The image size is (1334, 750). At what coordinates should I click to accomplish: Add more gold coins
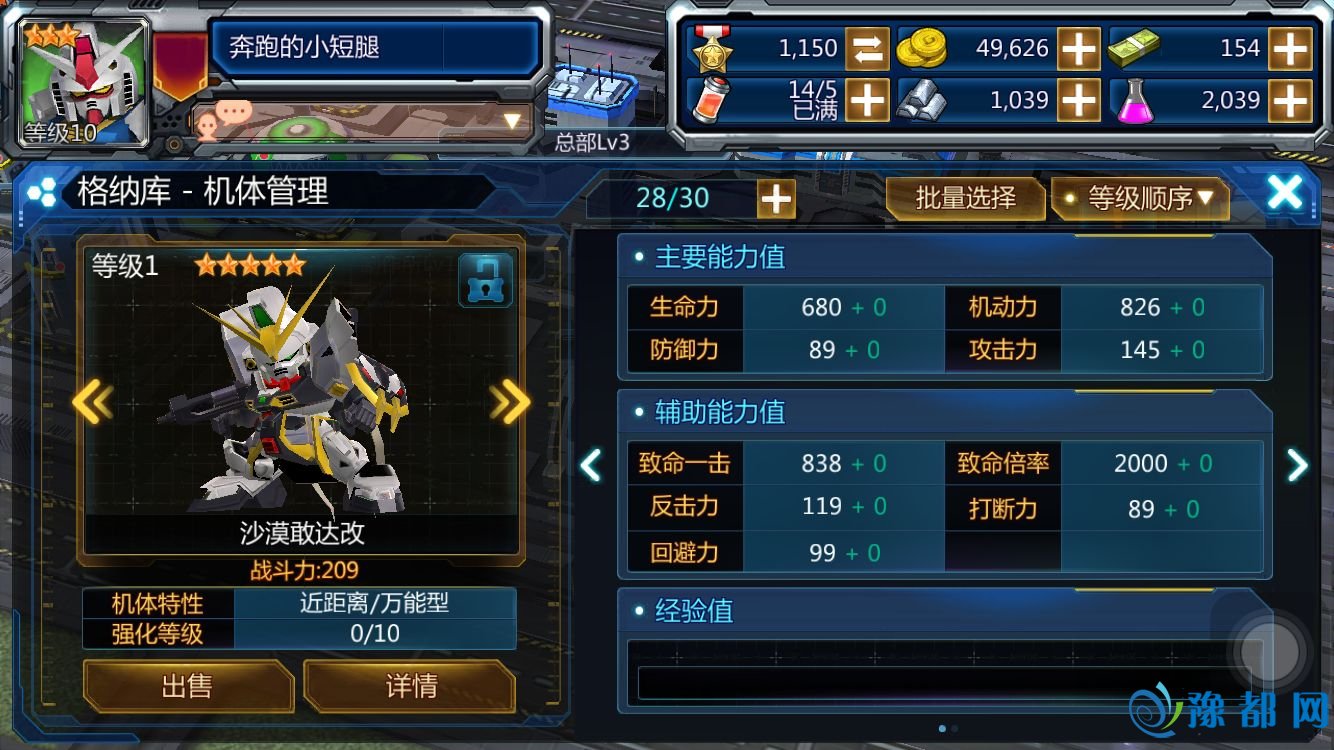coord(1079,48)
